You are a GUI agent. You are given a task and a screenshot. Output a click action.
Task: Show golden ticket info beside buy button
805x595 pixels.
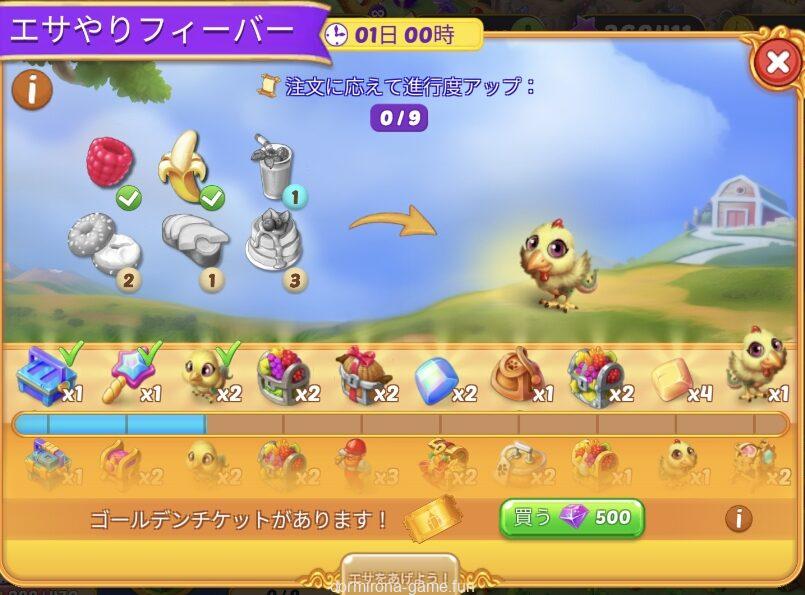(x=738, y=518)
